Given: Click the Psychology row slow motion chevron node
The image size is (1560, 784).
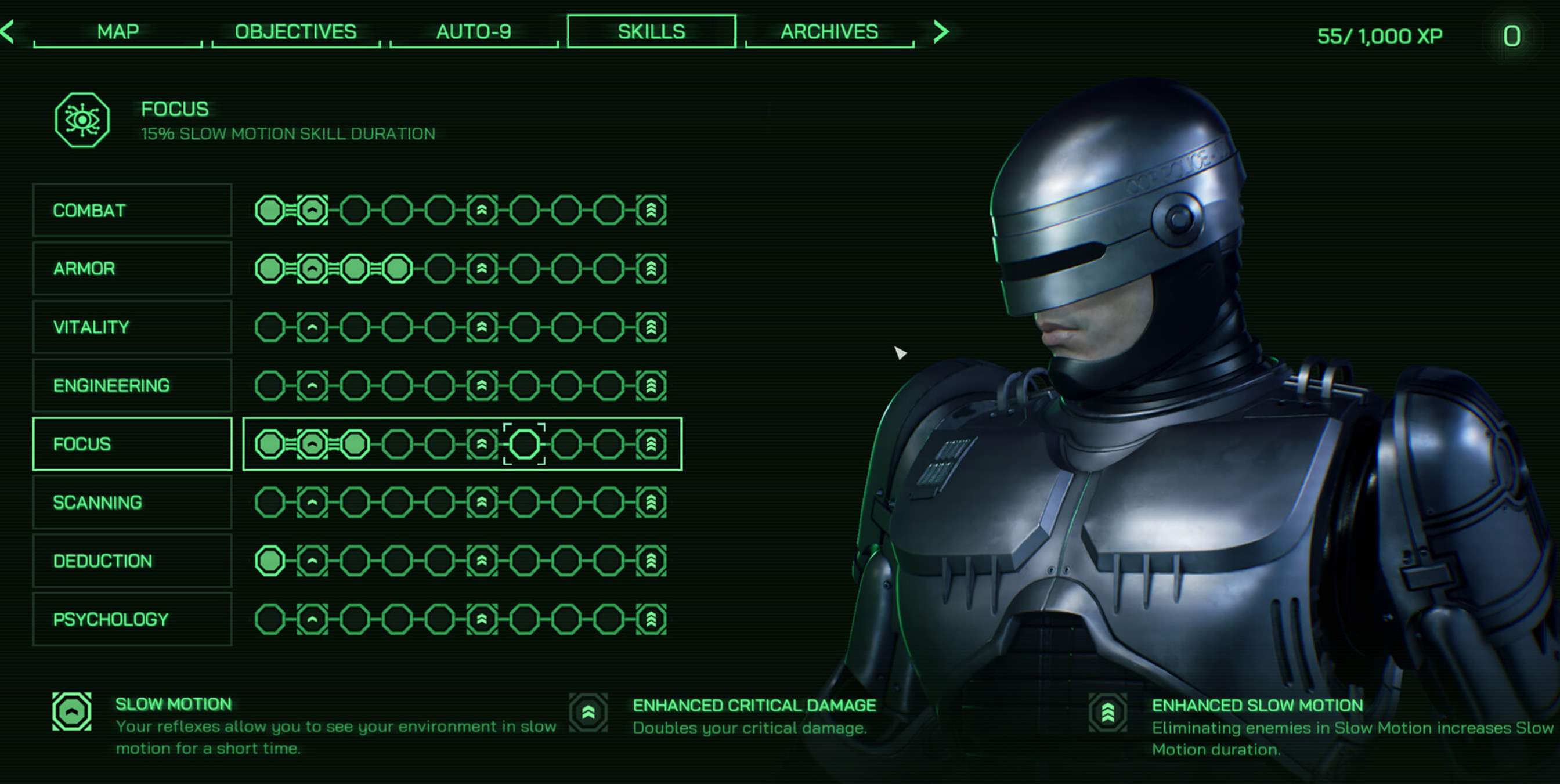Looking at the screenshot, I should click(312, 619).
